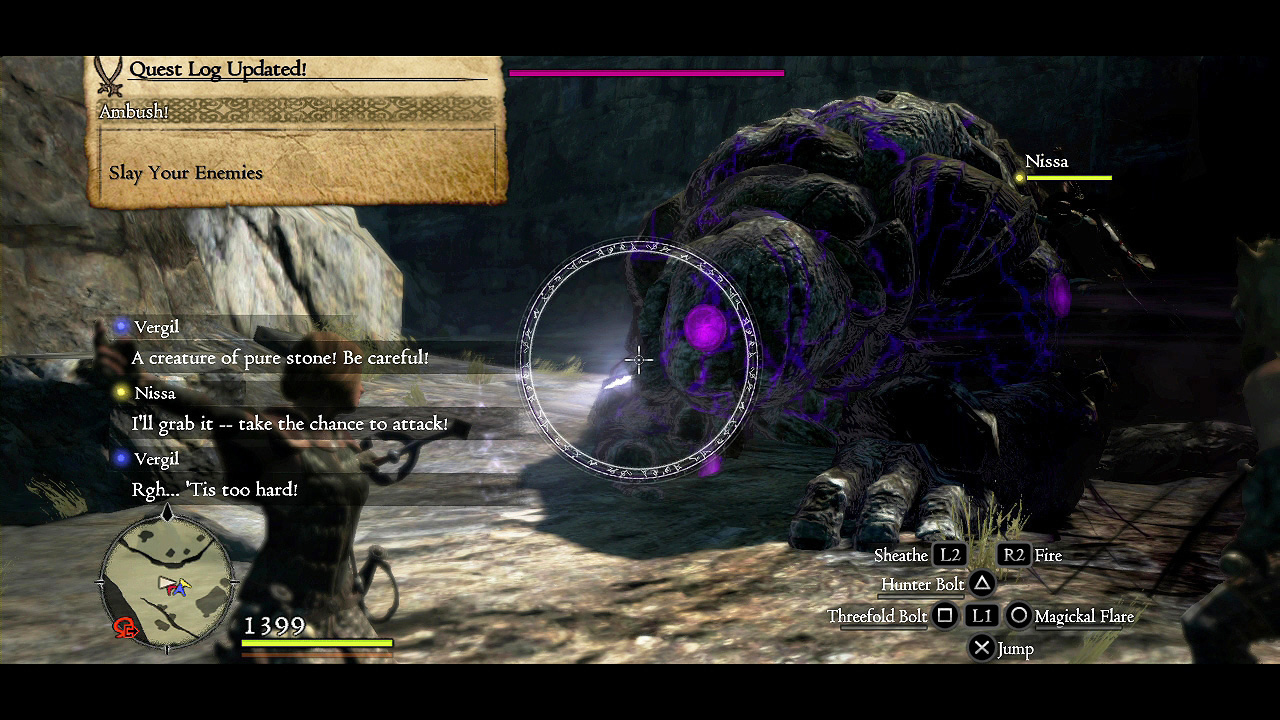Select the Hunter Bolt skill label

point(922,584)
